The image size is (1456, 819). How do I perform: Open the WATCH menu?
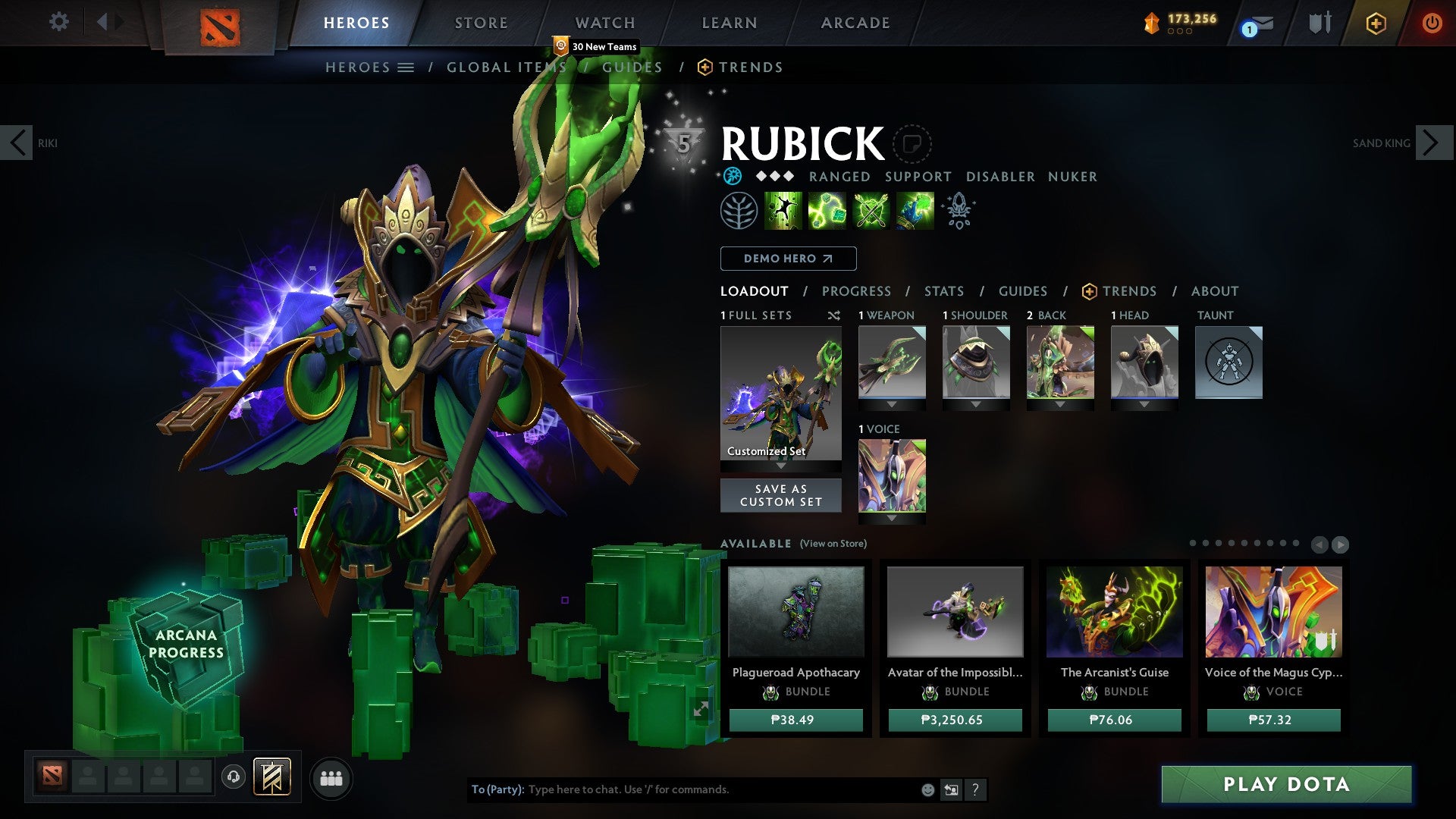605,23
